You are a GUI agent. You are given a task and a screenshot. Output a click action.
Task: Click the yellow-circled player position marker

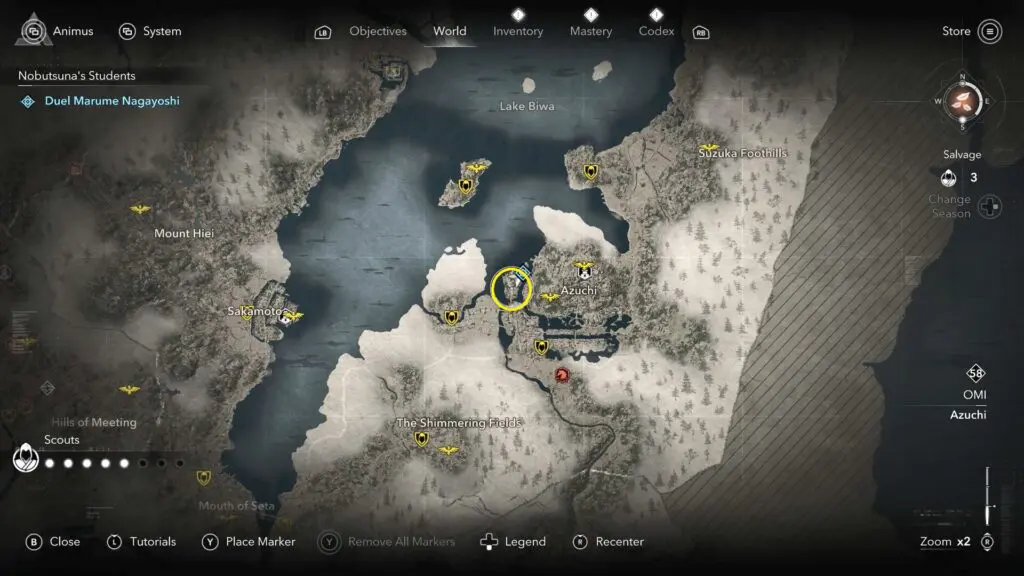click(512, 289)
